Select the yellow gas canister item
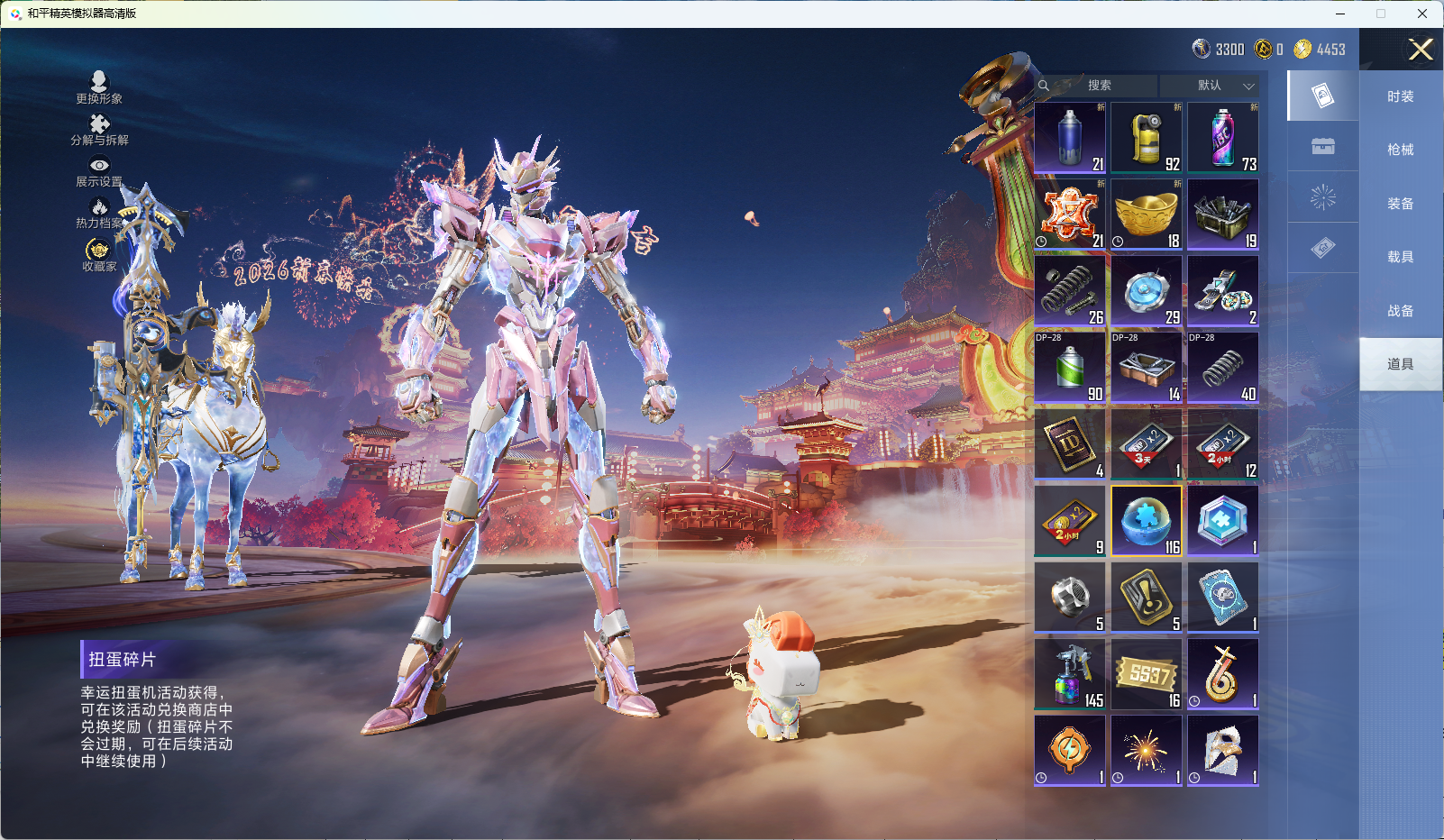Screen dimensions: 1444x840 [1147, 138]
